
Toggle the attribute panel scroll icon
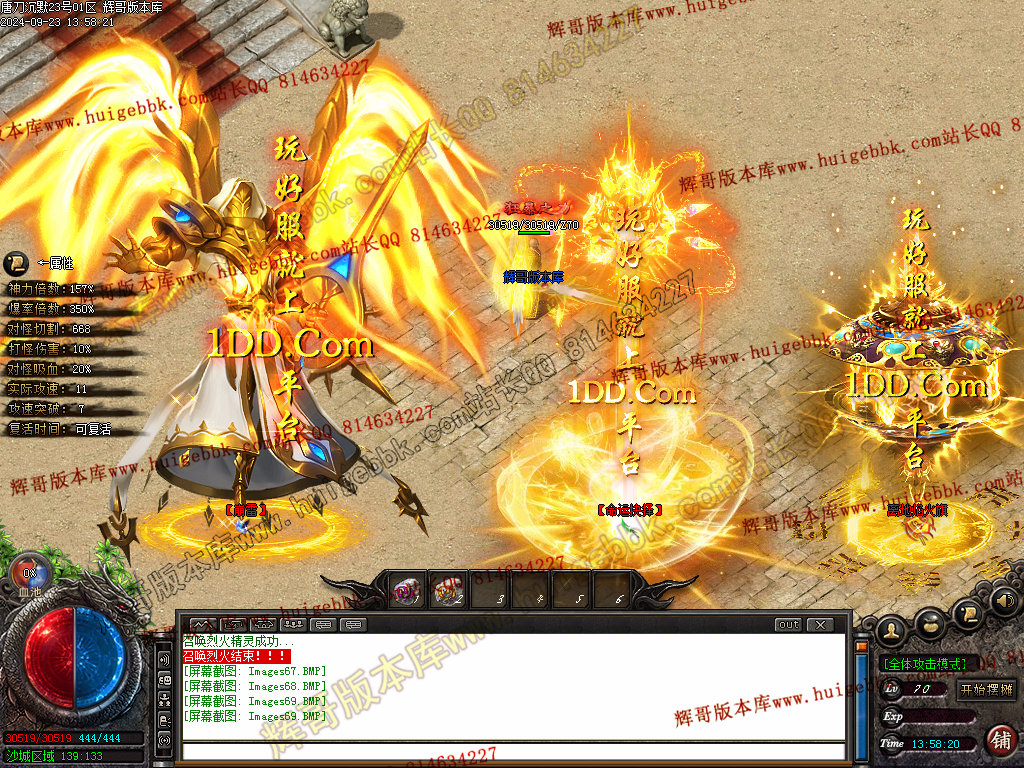[x=16, y=263]
